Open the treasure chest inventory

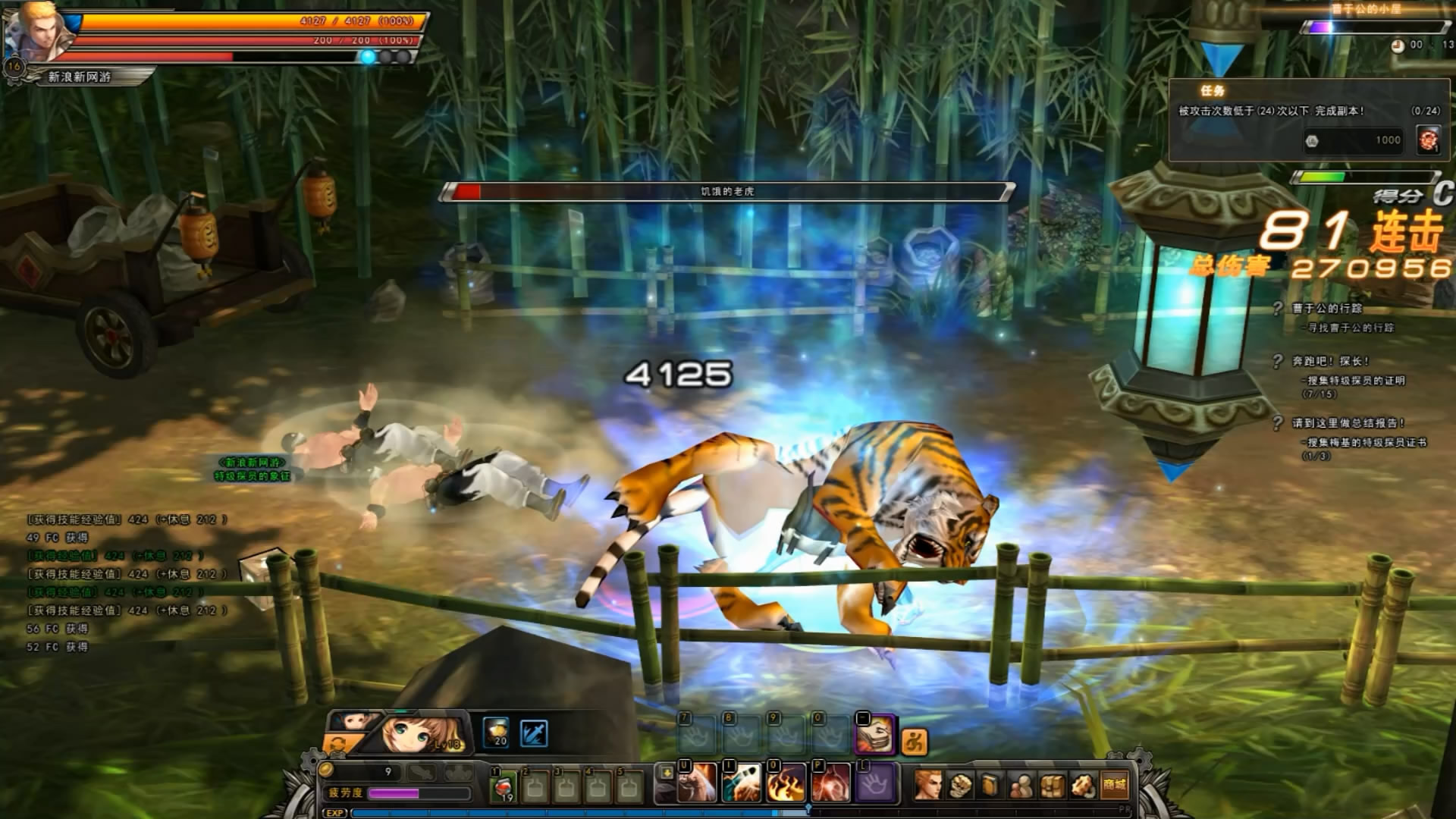pyautogui.click(x=1053, y=785)
